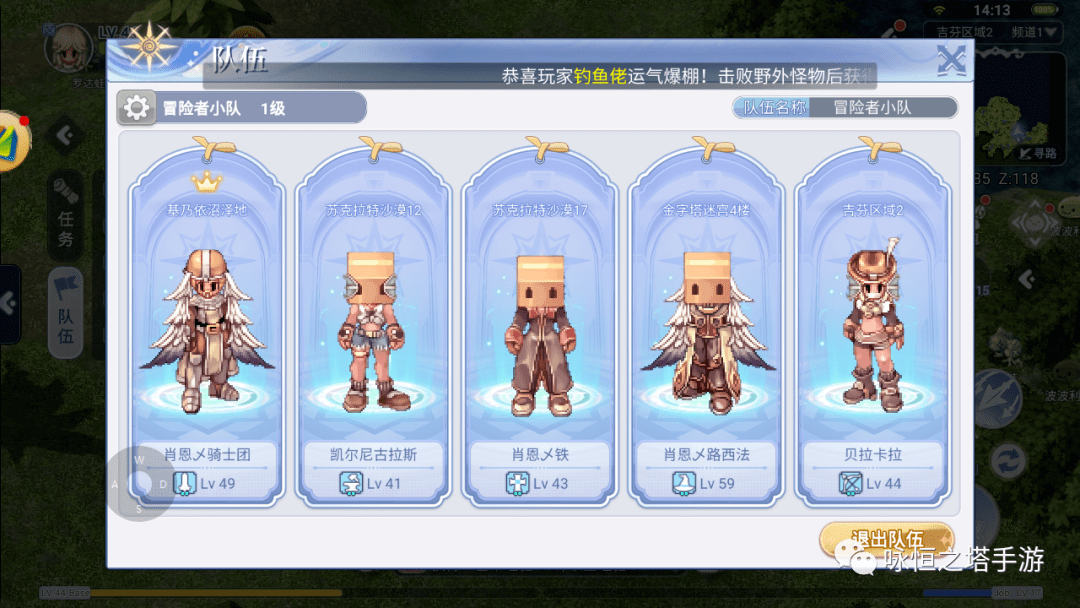Select team member 肖恩メ骑士团 card

point(206,320)
